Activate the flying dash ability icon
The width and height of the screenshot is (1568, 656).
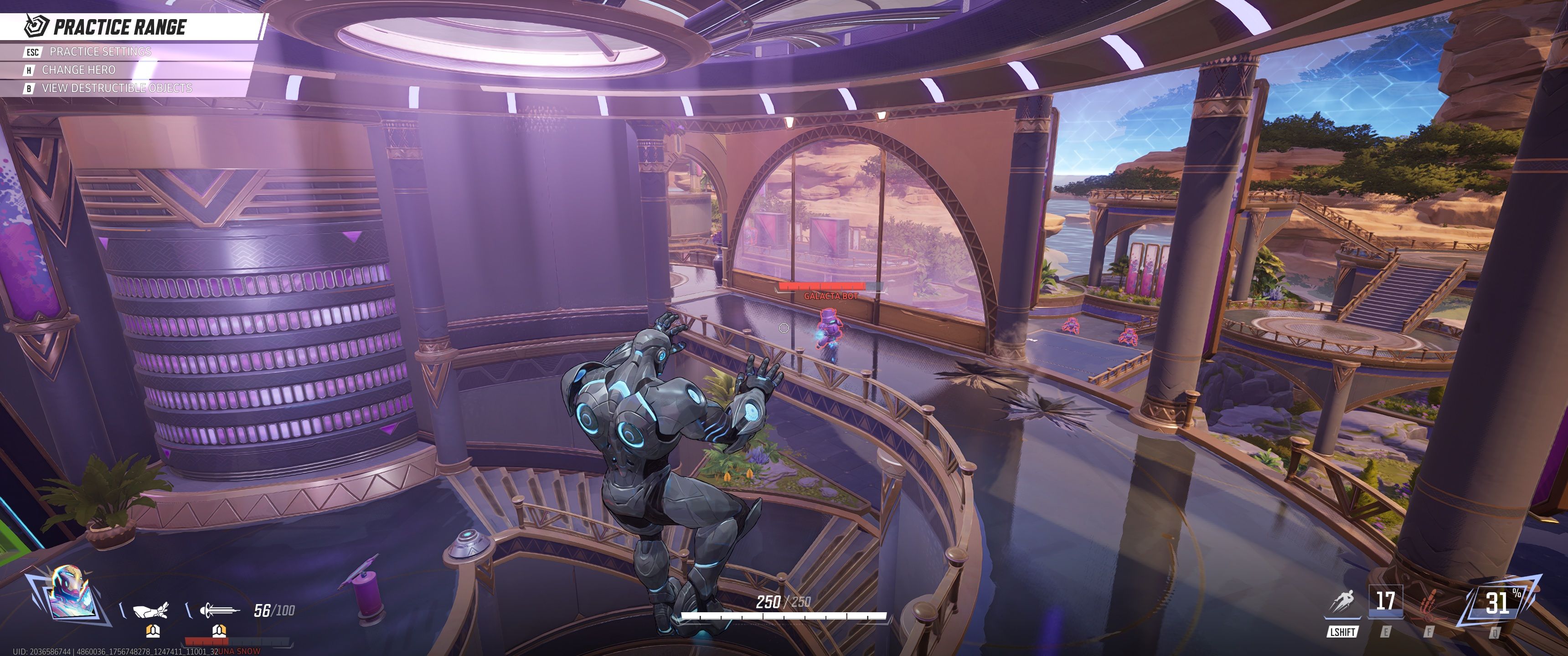tap(1342, 603)
